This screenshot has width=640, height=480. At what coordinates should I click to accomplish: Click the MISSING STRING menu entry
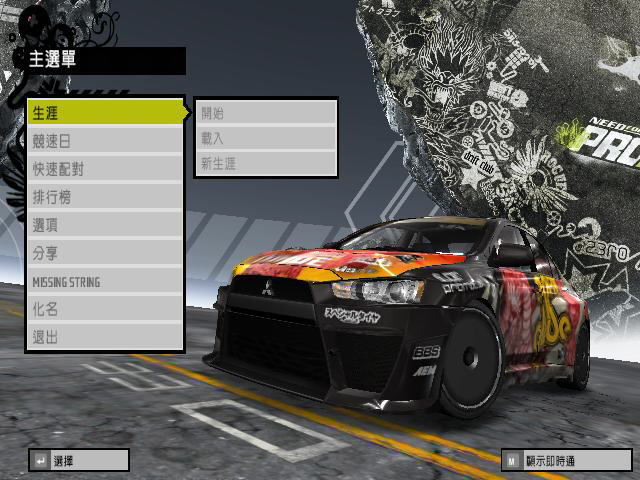pyautogui.click(x=105, y=281)
